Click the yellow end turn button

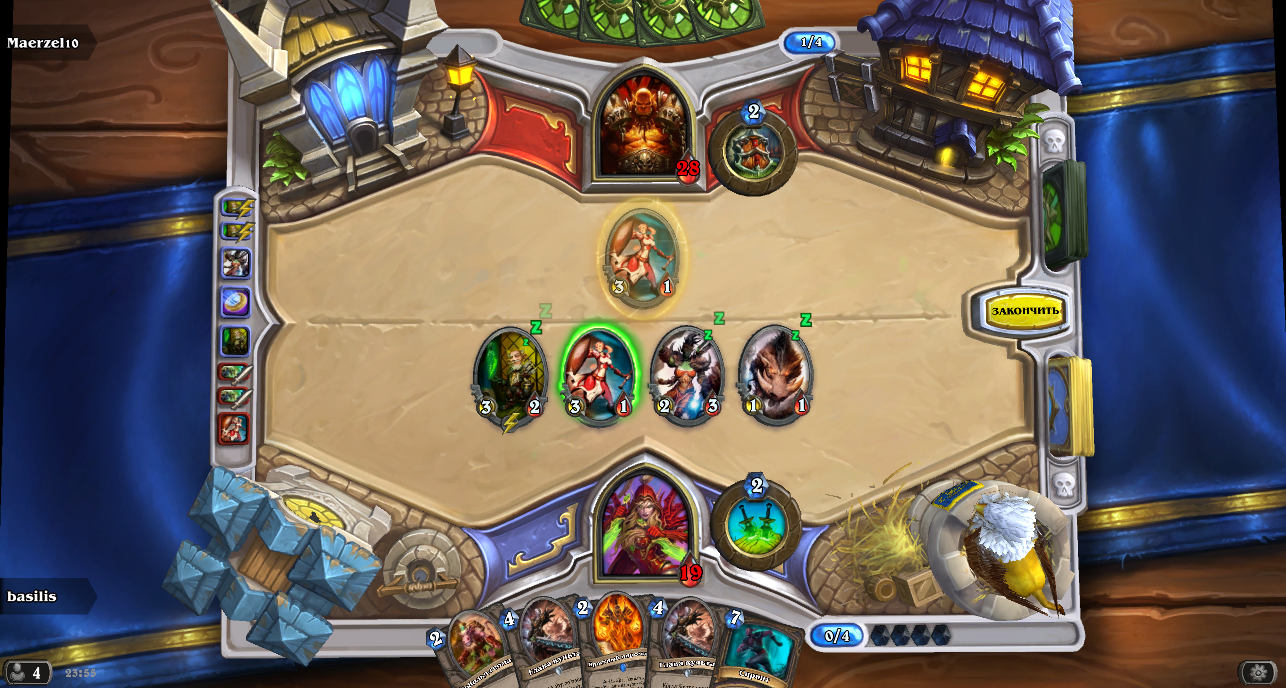tap(1024, 311)
